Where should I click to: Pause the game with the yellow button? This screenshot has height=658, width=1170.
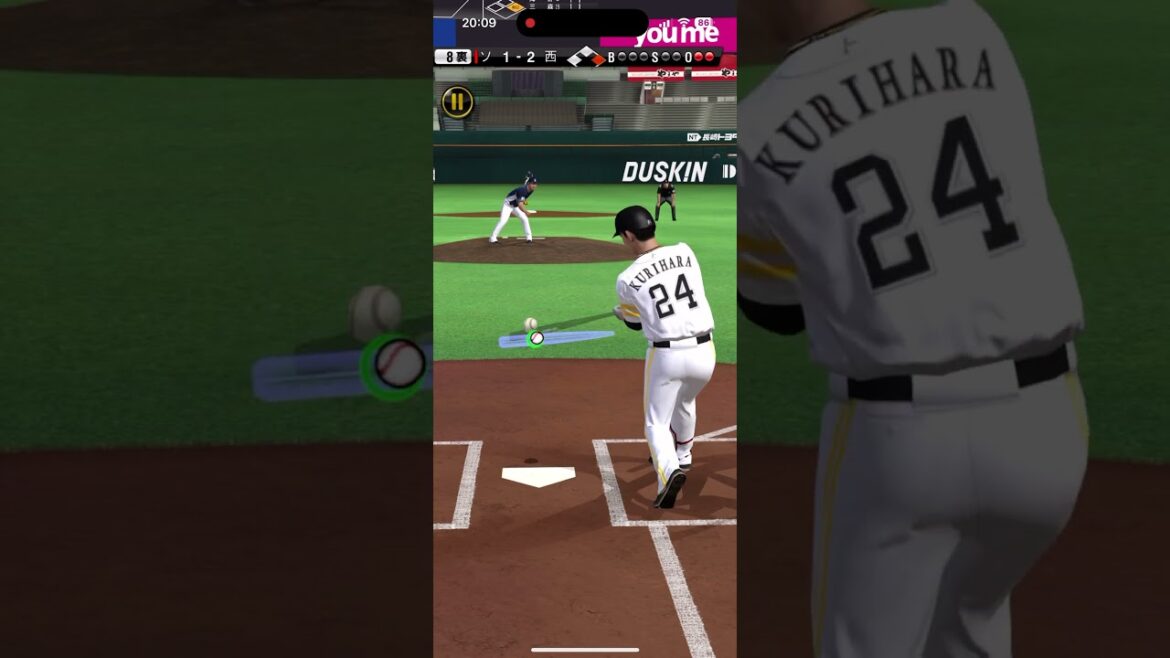pyautogui.click(x=457, y=101)
